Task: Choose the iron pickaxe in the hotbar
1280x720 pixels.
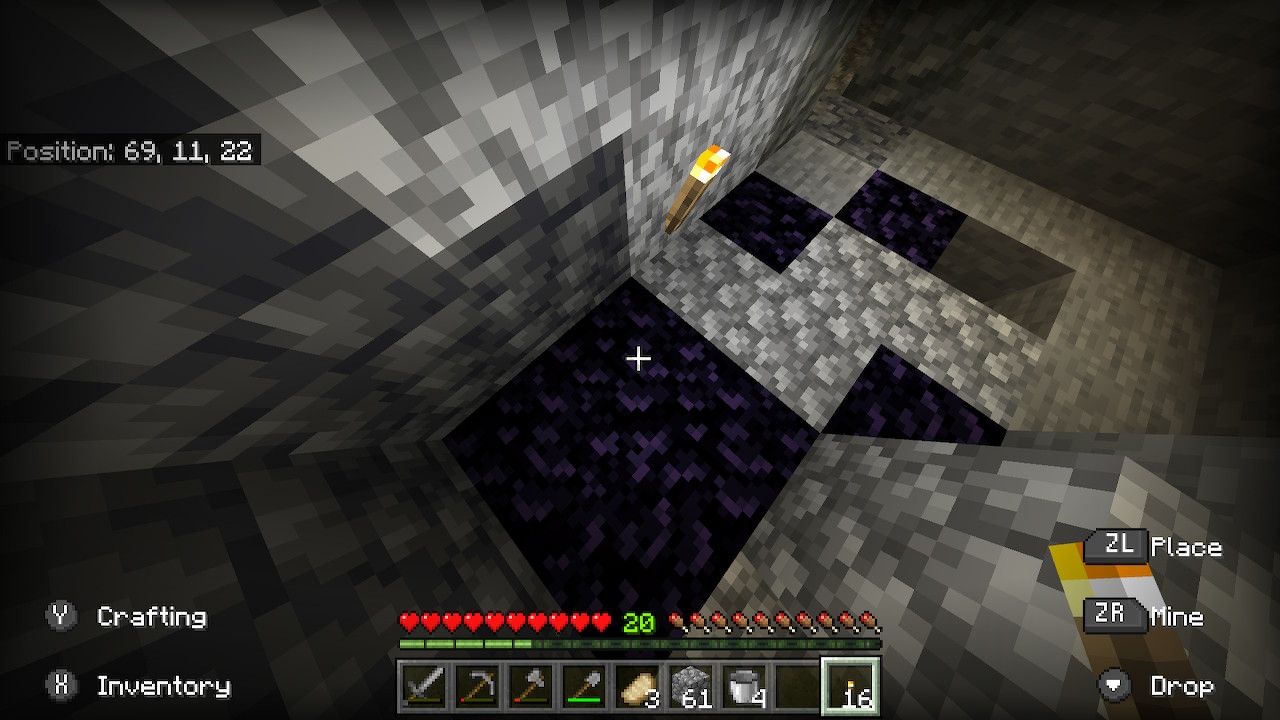Action: click(x=477, y=687)
